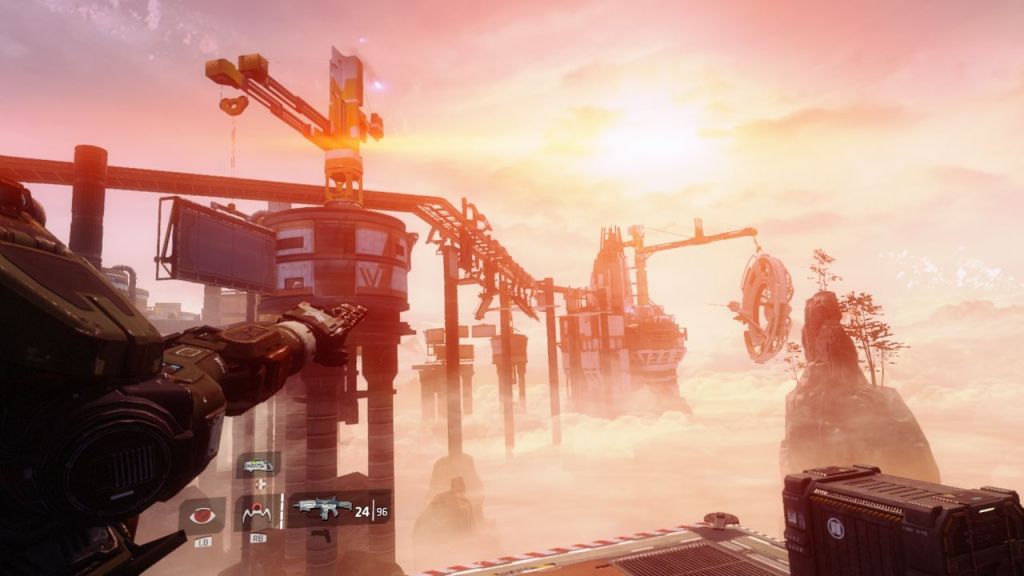Switch to the pistol sidearm icon
This screenshot has height=576, width=1024.
pyautogui.click(x=320, y=536)
